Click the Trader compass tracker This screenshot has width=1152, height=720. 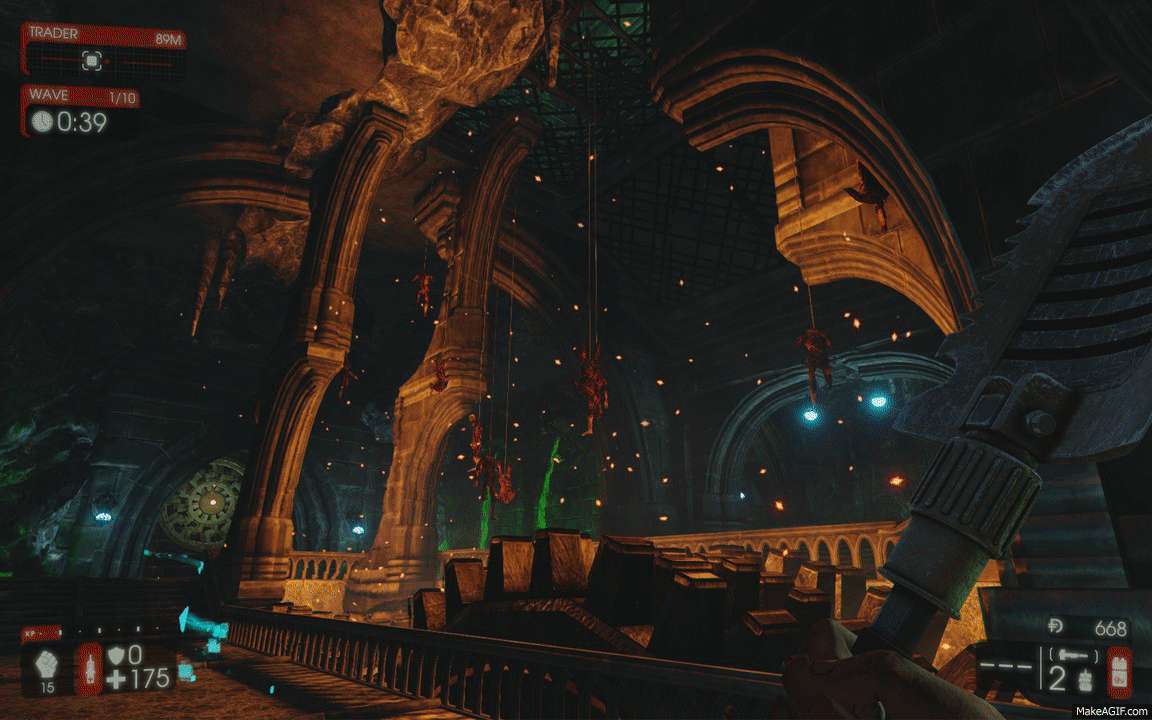point(92,61)
